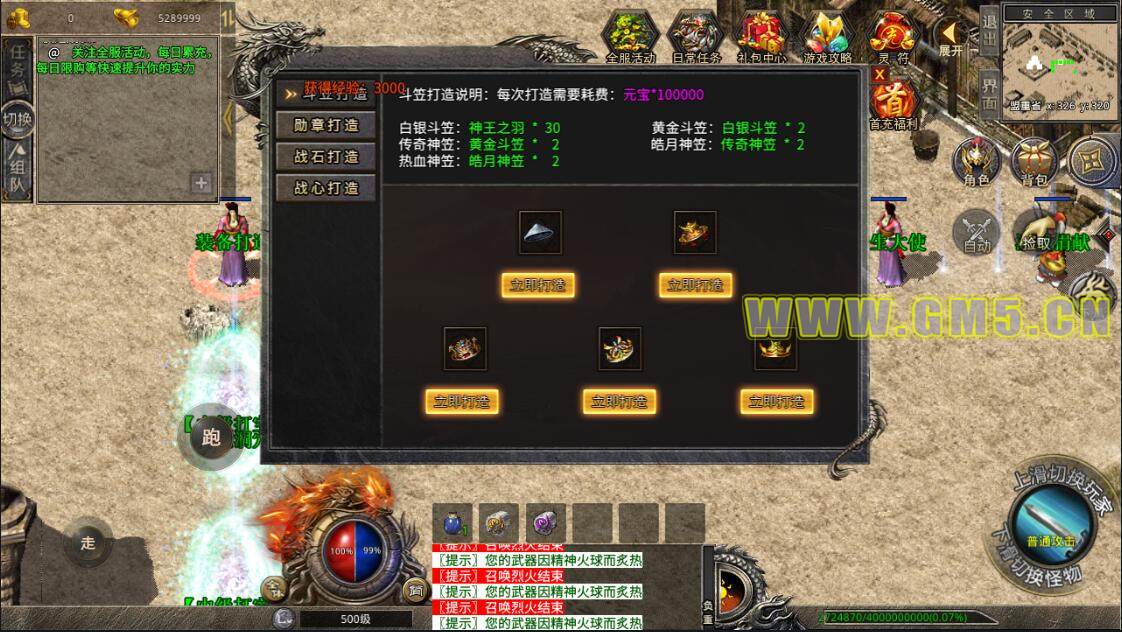Open the 战心打造 tab
The image size is (1122, 632).
(x=326, y=188)
